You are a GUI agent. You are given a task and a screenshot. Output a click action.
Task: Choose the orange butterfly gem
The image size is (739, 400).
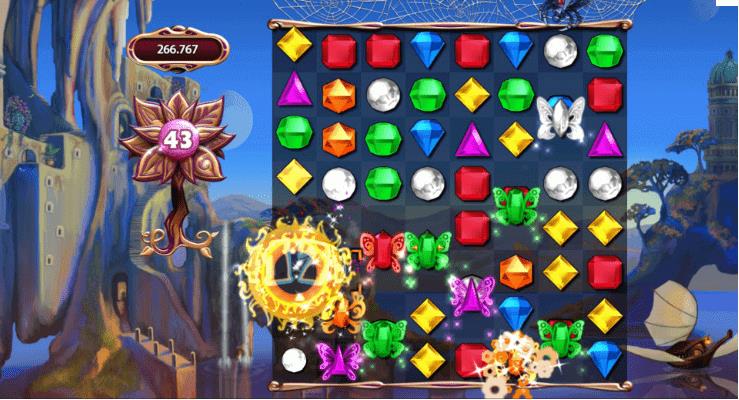[340, 314]
